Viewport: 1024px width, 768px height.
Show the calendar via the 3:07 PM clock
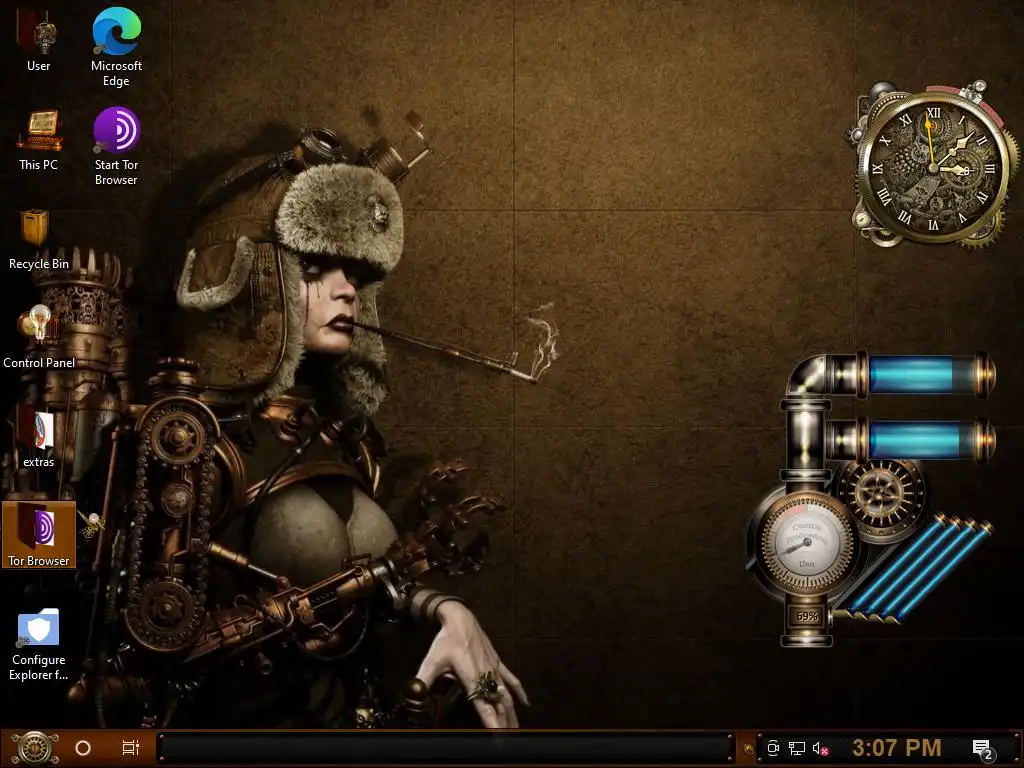[x=896, y=747]
